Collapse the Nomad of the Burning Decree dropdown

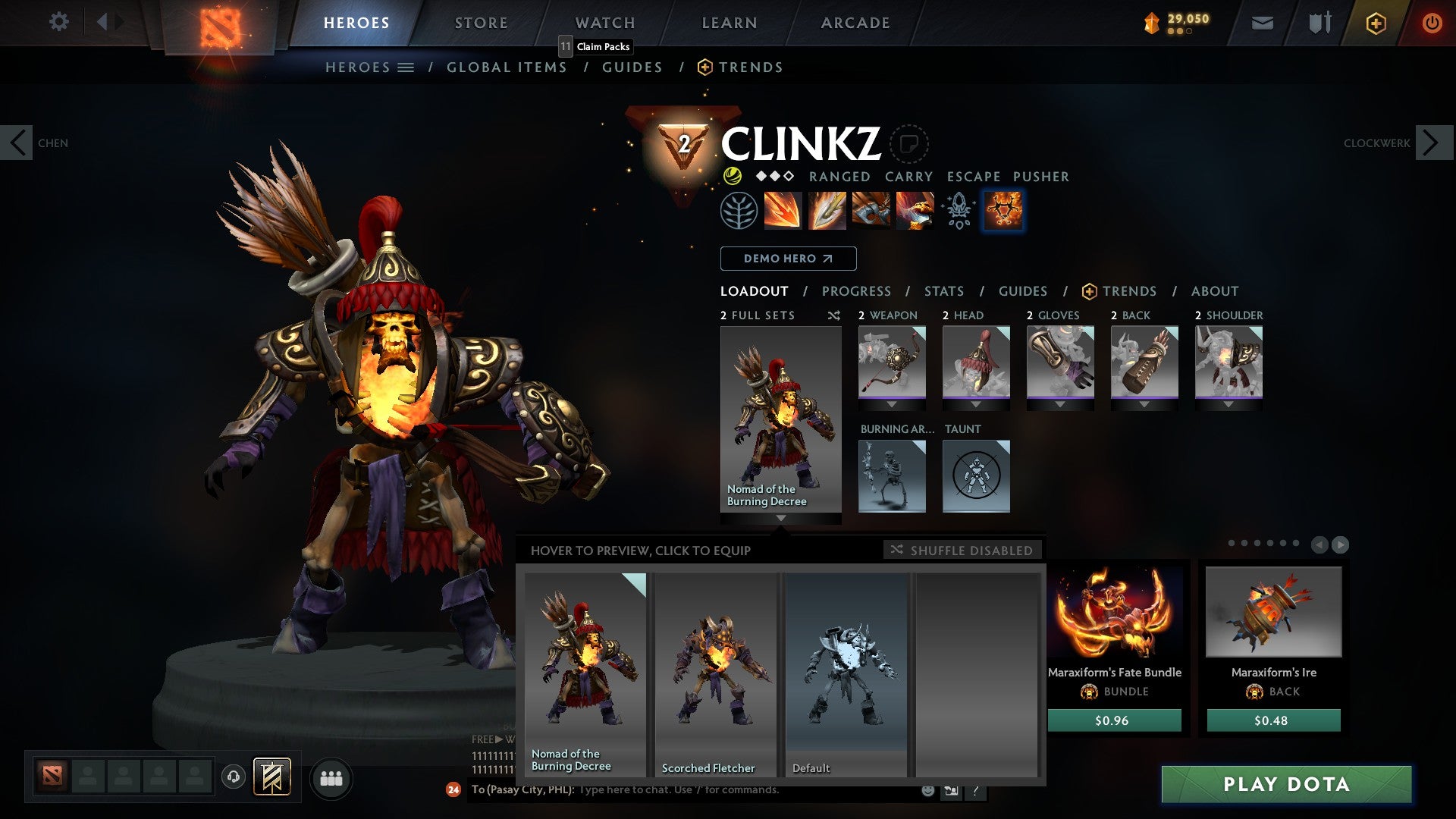(x=781, y=518)
